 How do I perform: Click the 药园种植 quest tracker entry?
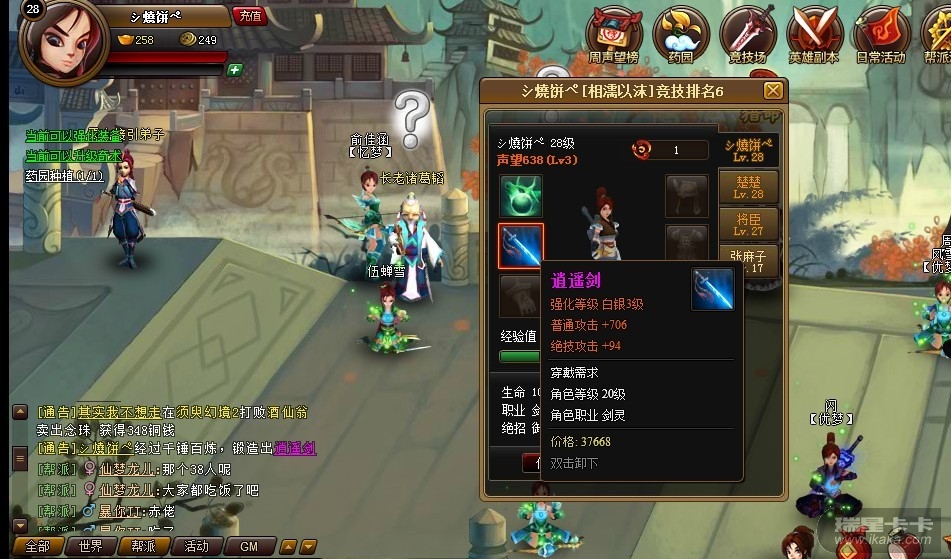tap(64, 175)
